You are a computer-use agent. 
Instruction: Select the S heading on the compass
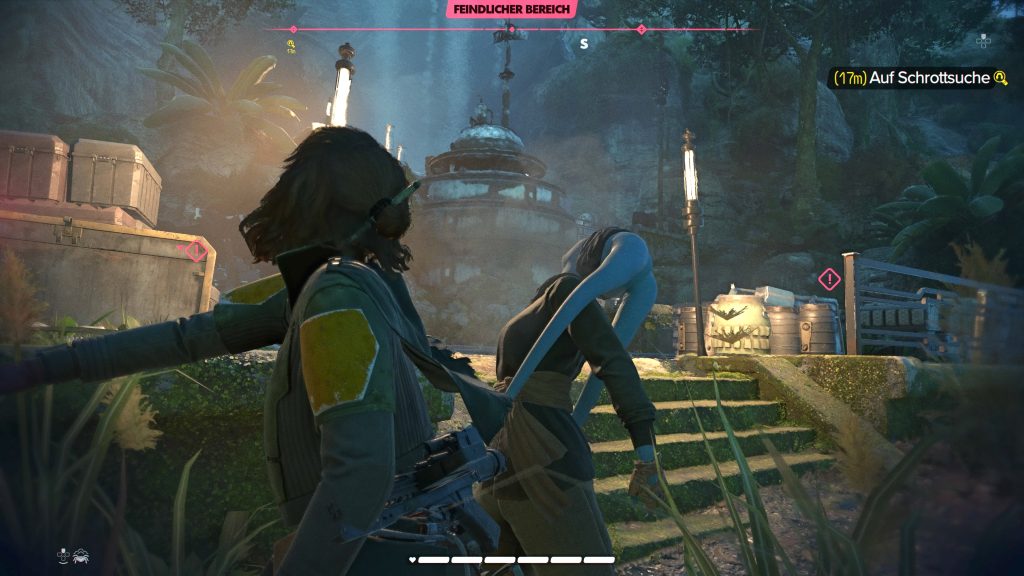coord(585,44)
